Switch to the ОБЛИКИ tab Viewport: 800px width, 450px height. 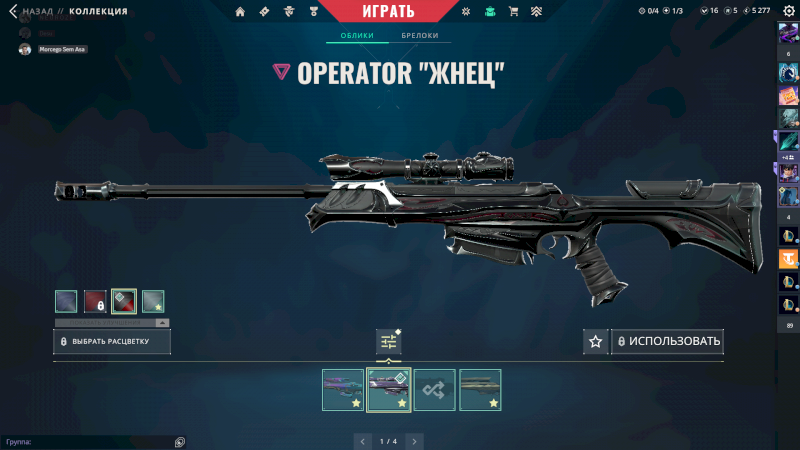tap(357, 36)
